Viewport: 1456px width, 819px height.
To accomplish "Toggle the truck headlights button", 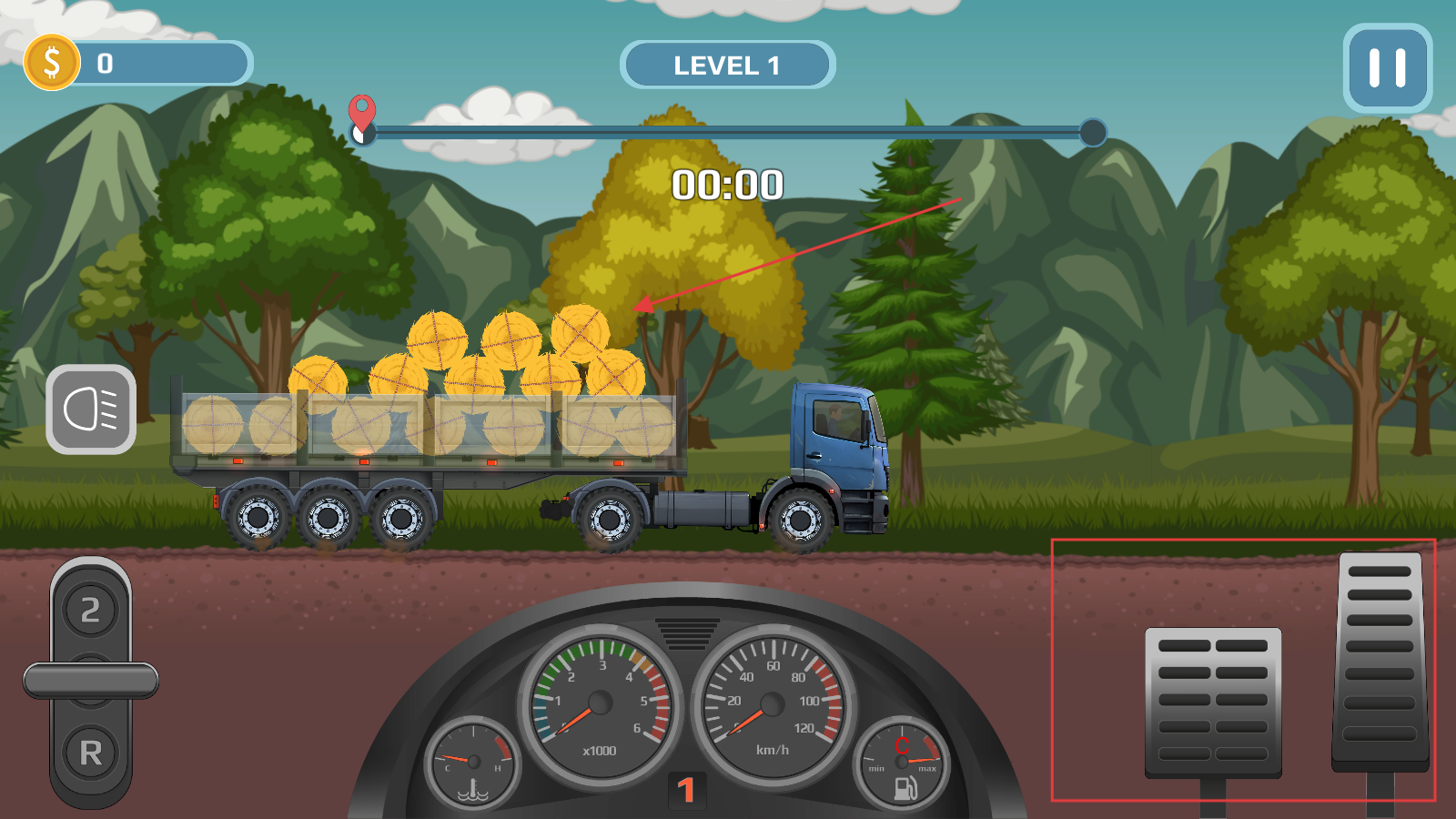I will pyautogui.click(x=91, y=409).
